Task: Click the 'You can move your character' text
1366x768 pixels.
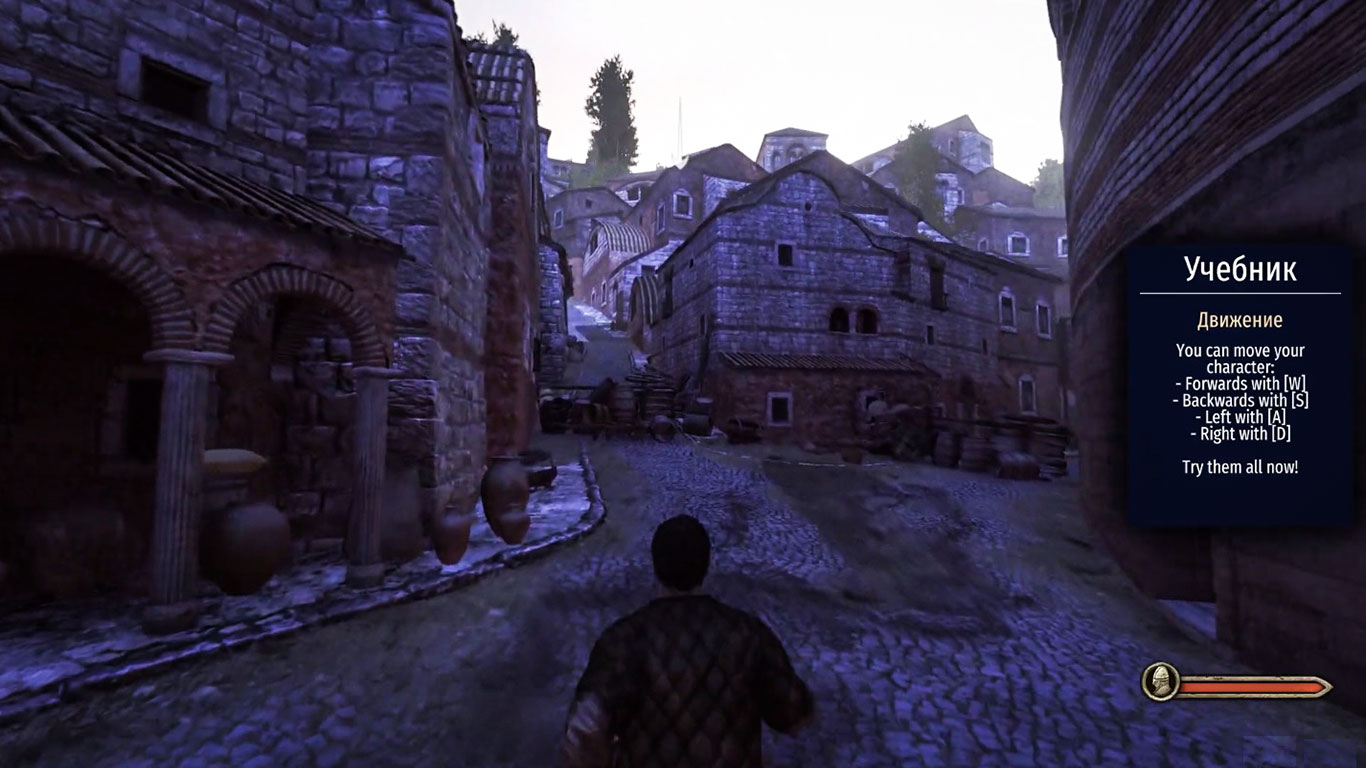Action: (1239, 358)
